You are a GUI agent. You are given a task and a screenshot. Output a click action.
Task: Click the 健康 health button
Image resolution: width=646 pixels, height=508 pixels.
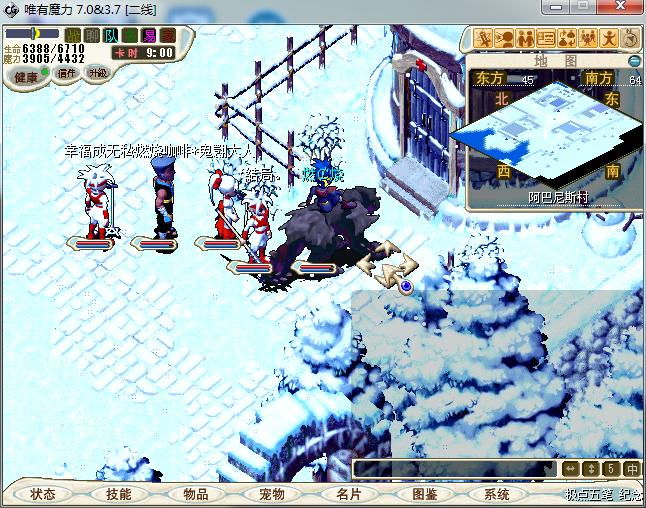(x=26, y=76)
